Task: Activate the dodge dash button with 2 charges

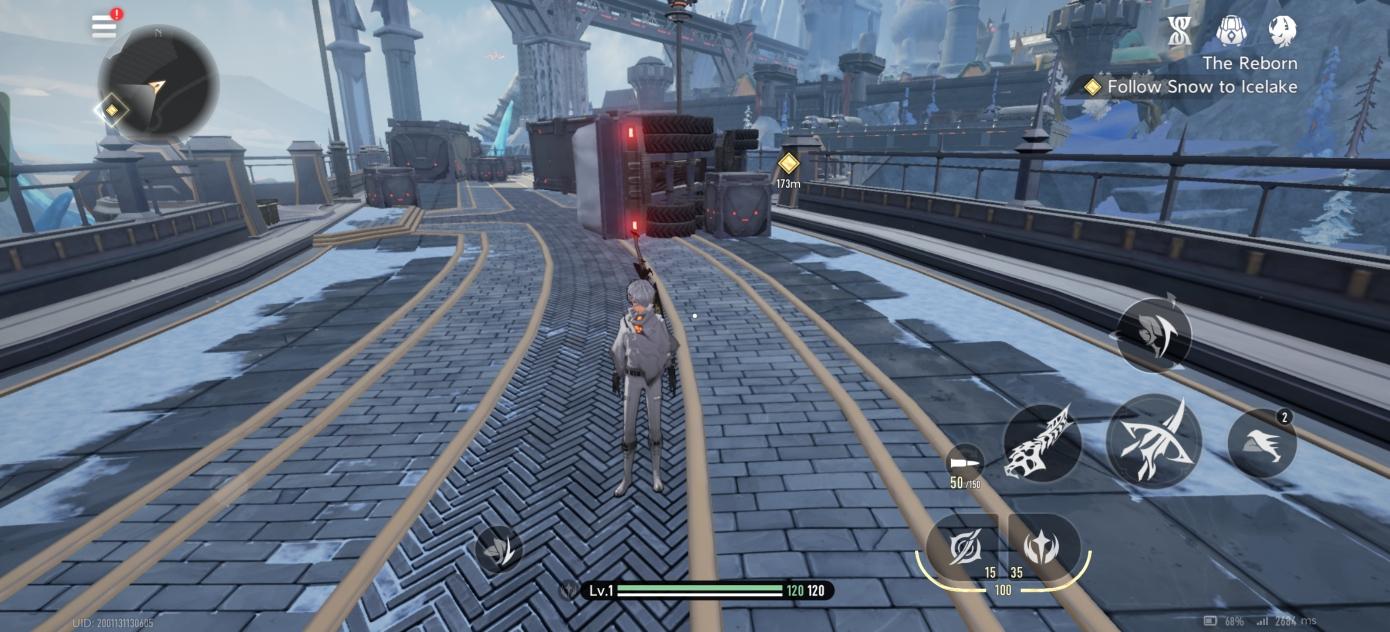Action: 1262,442
